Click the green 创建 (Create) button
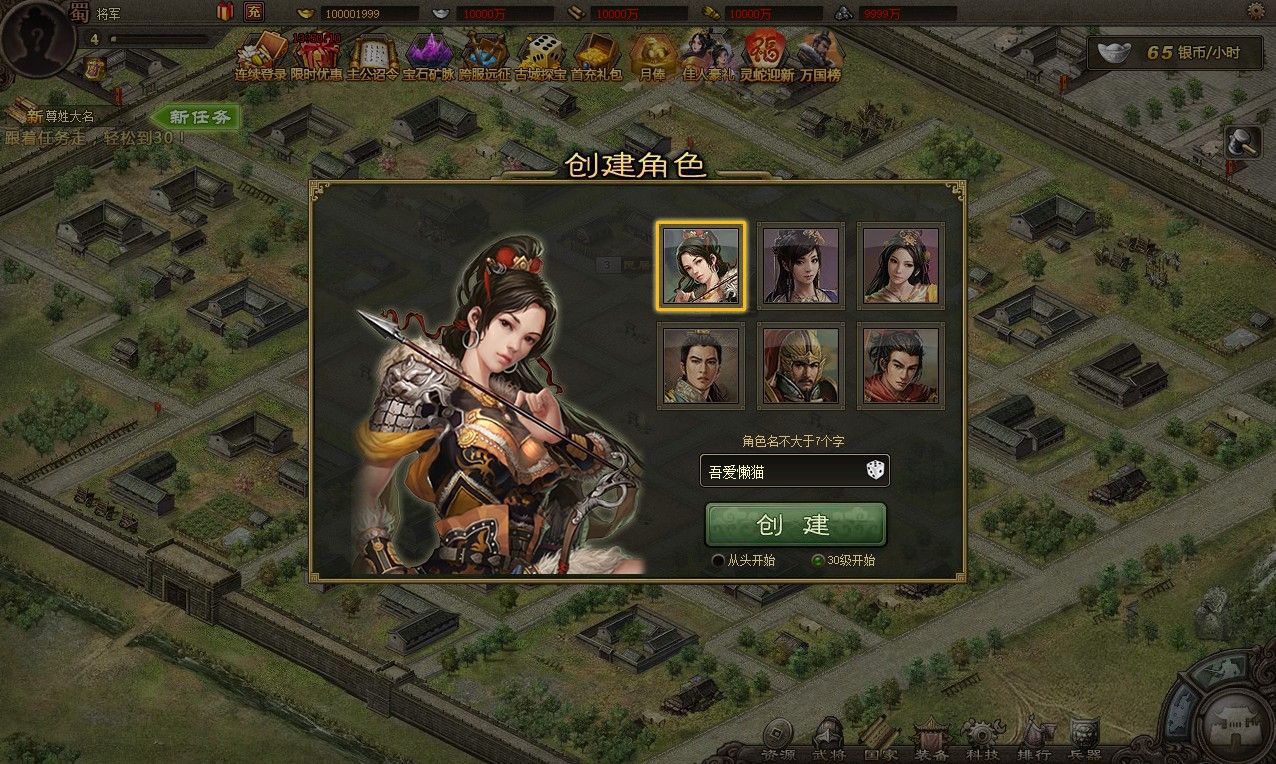Image resolution: width=1276 pixels, height=764 pixels. pyautogui.click(x=795, y=525)
